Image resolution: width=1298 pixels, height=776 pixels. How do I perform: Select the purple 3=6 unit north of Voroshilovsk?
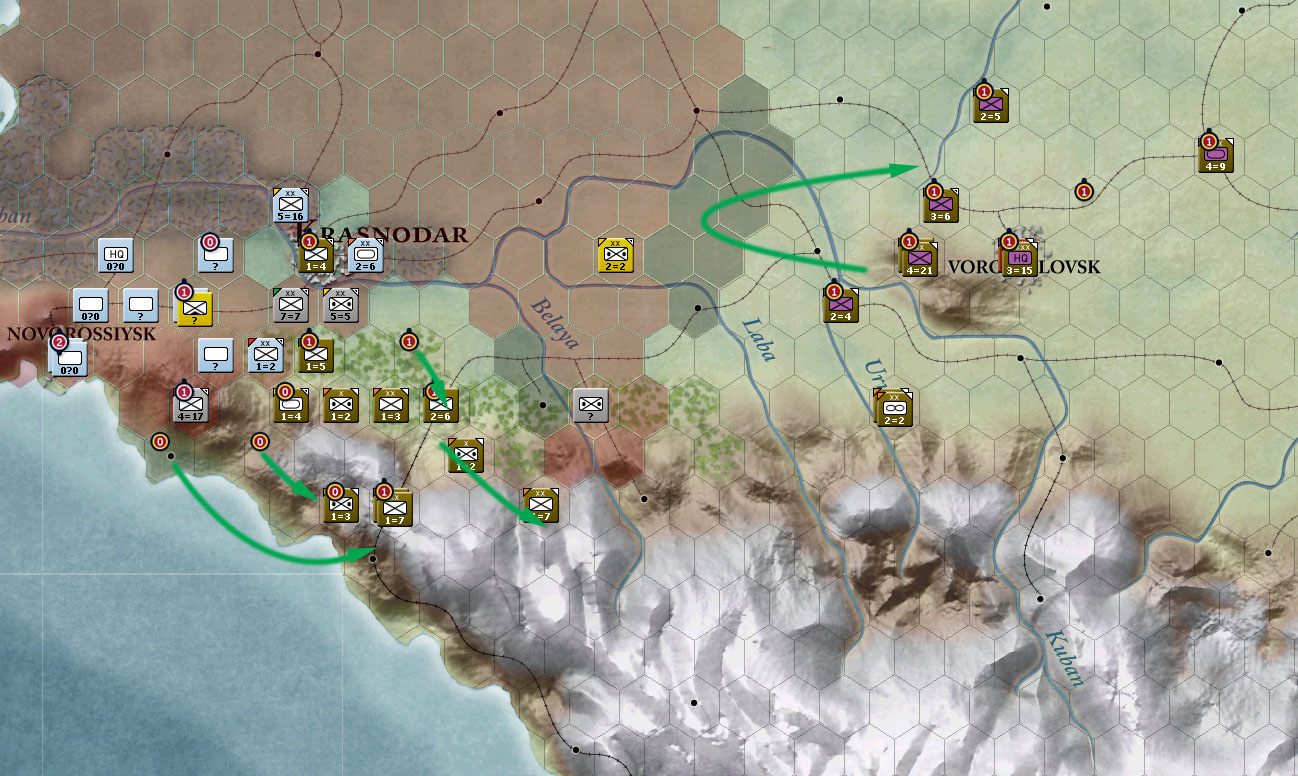tap(940, 207)
